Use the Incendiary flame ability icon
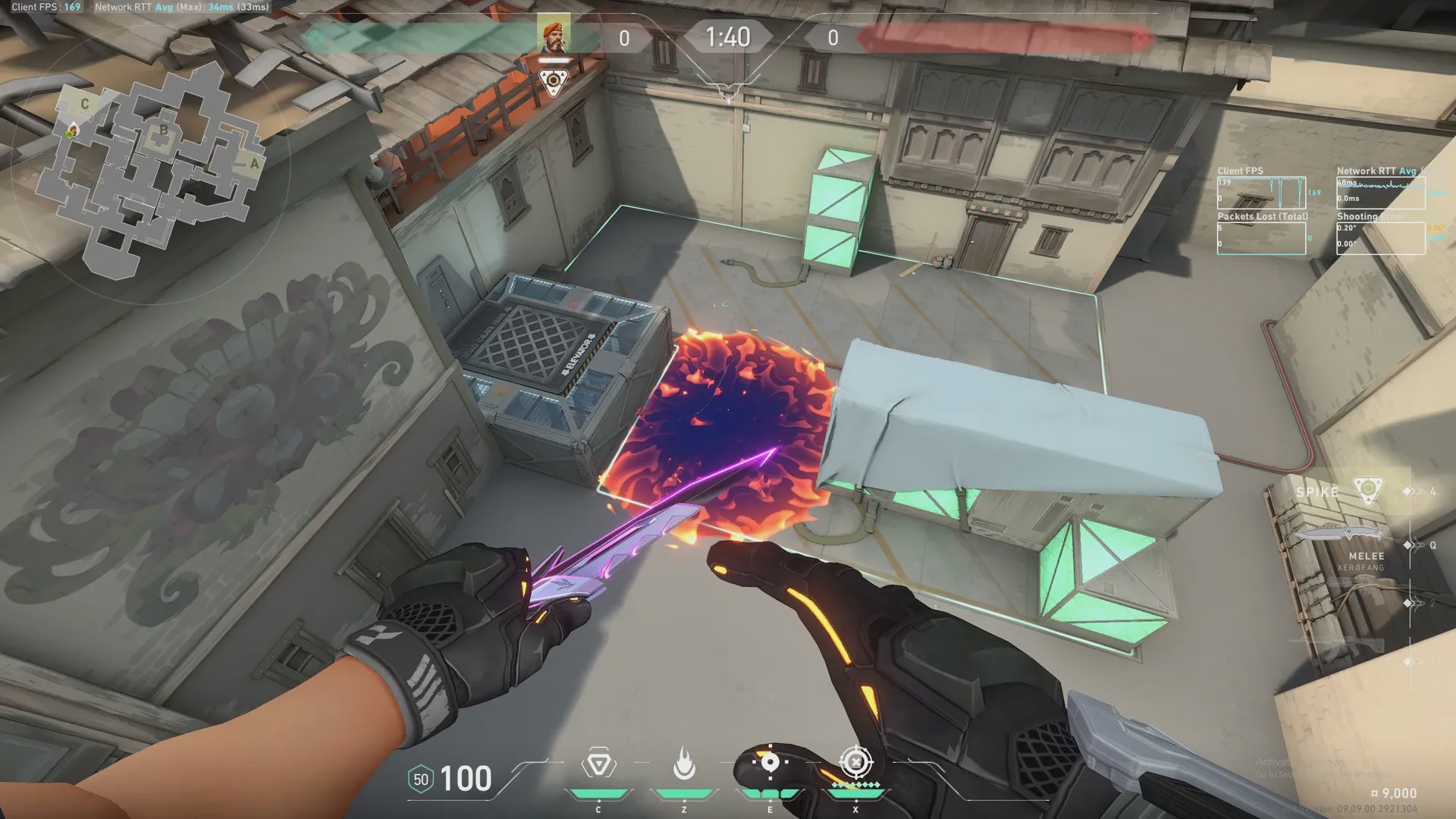Viewport: 1456px width, 819px height. [x=684, y=764]
